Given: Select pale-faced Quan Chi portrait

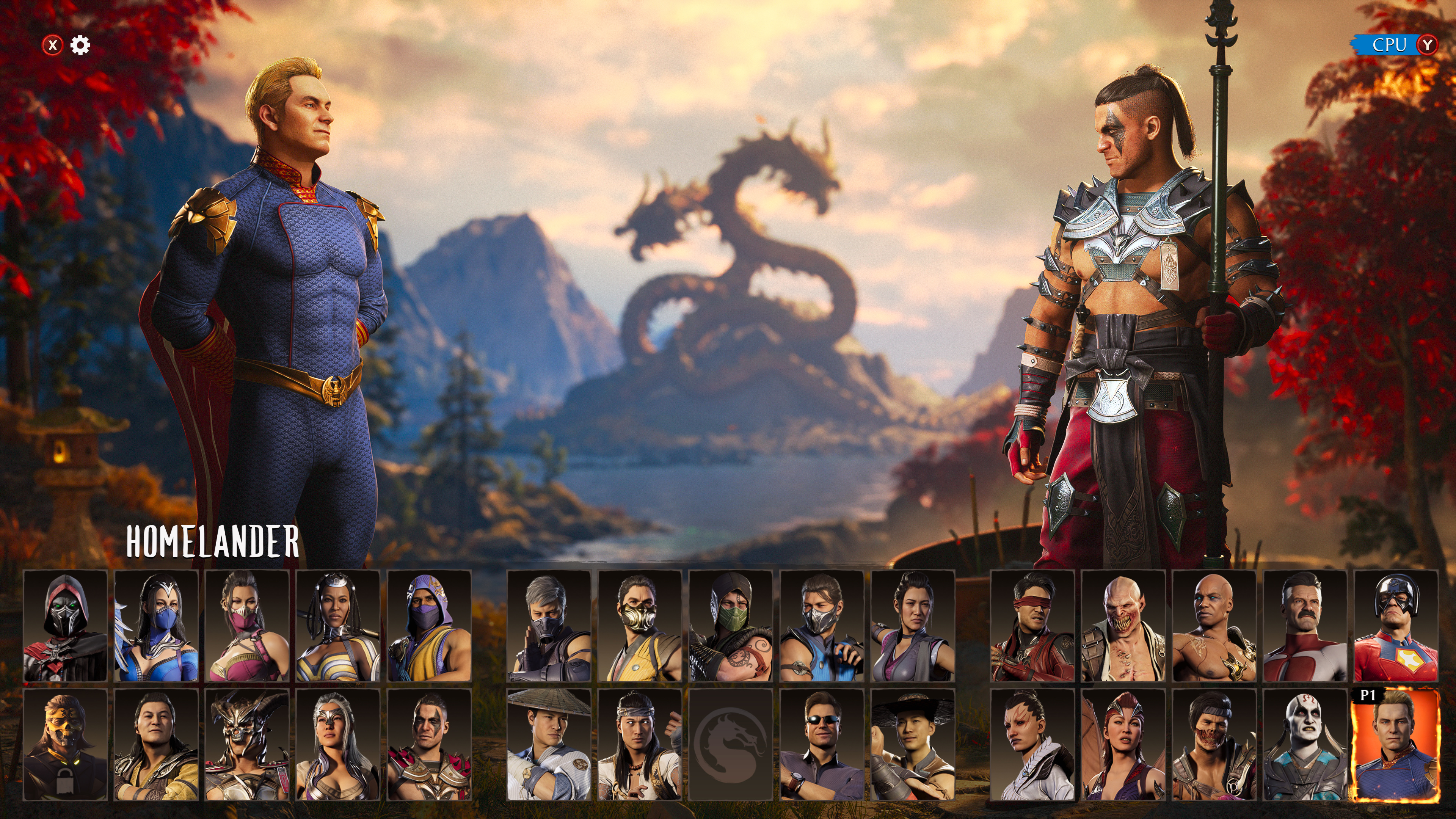Looking at the screenshot, I should (x=1305, y=744).
